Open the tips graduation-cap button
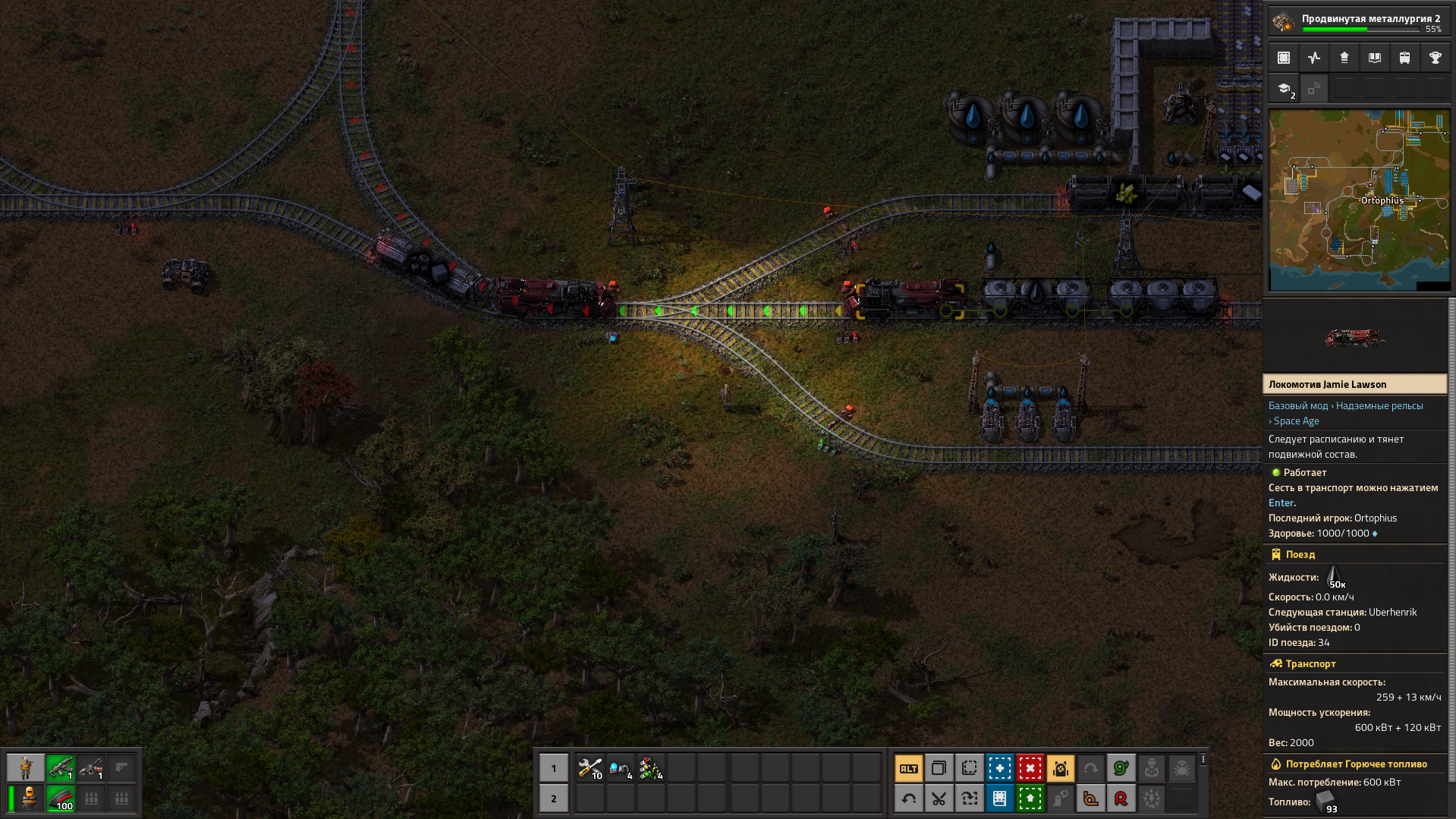 tap(1284, 89)
